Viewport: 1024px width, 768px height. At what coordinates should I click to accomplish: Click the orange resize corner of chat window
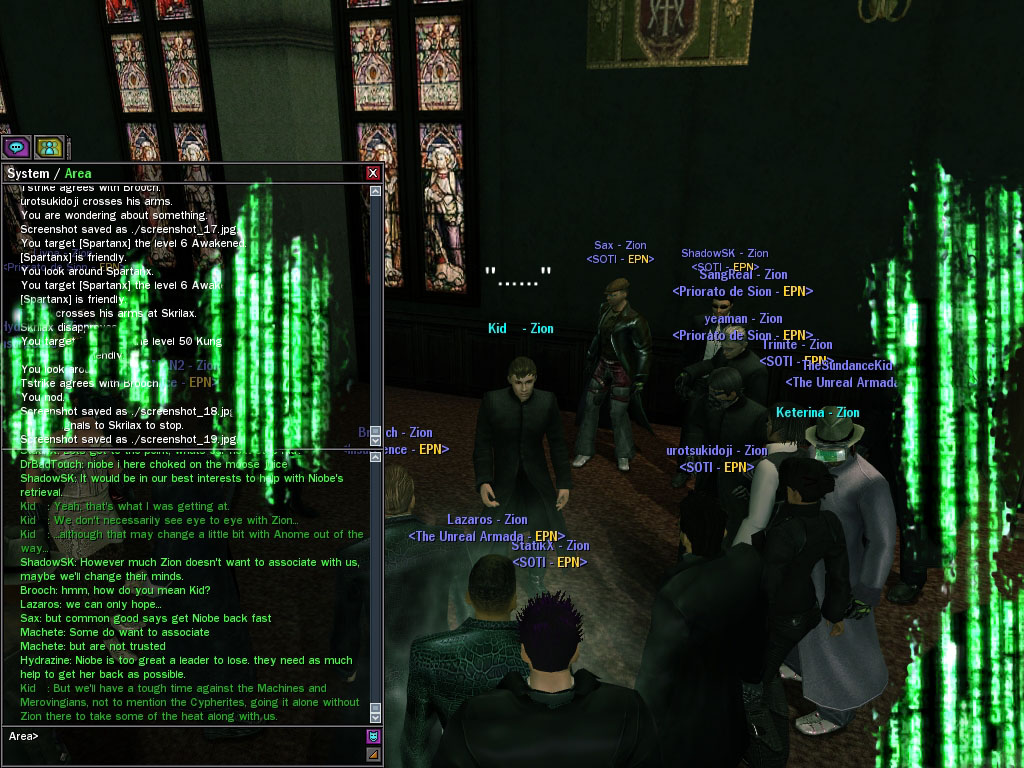point(374,754)
